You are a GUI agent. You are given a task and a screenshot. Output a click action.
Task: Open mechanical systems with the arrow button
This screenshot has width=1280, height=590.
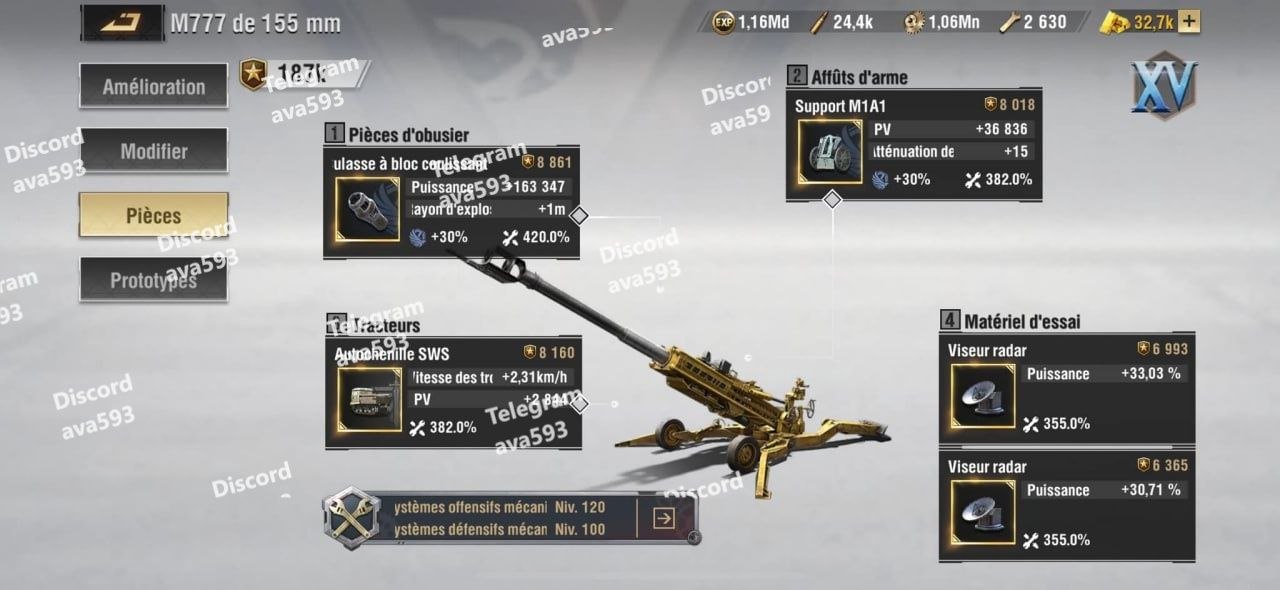click(x=663, y=518)
